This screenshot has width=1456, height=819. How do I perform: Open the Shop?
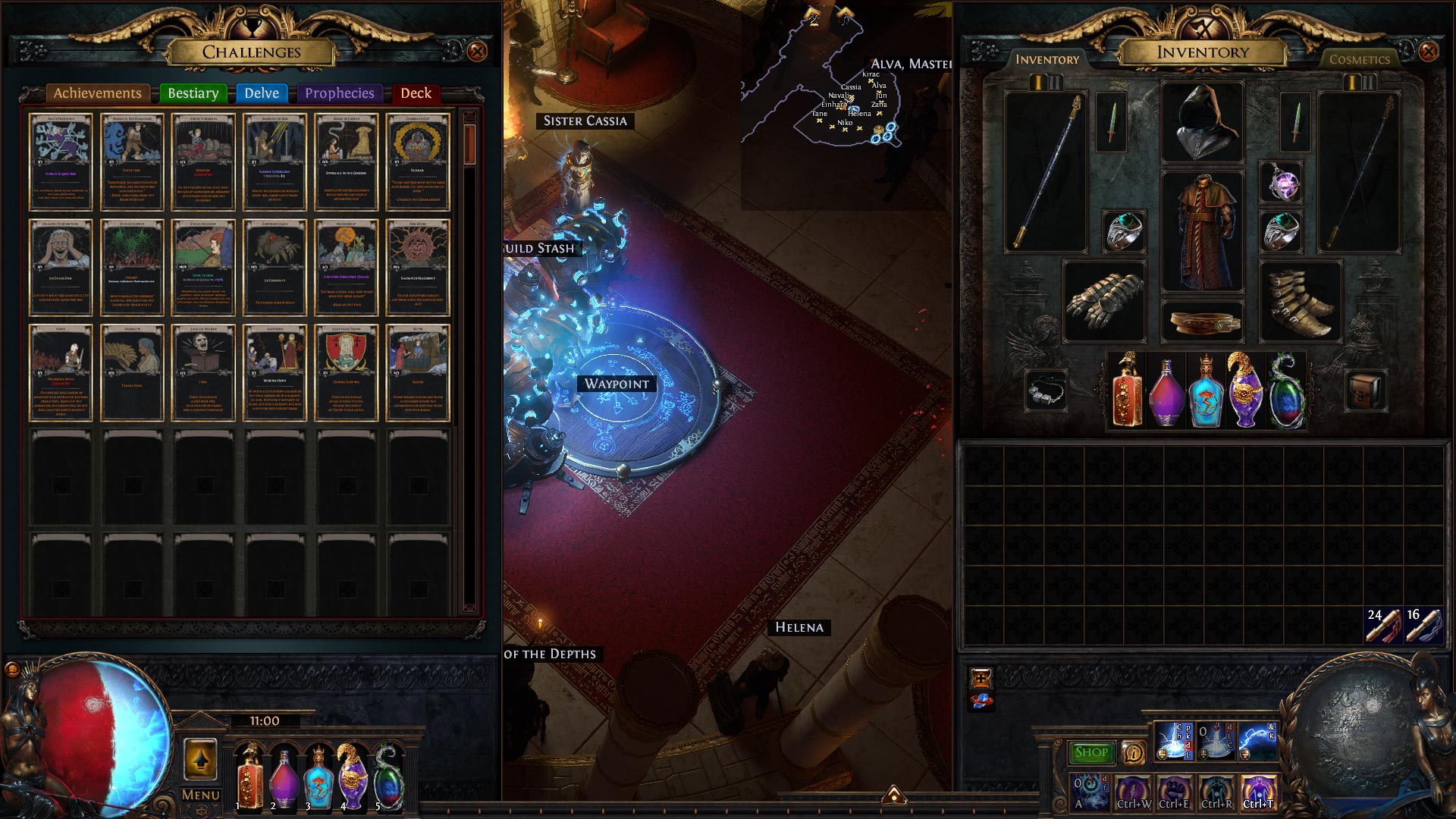tap(1091, 752)
